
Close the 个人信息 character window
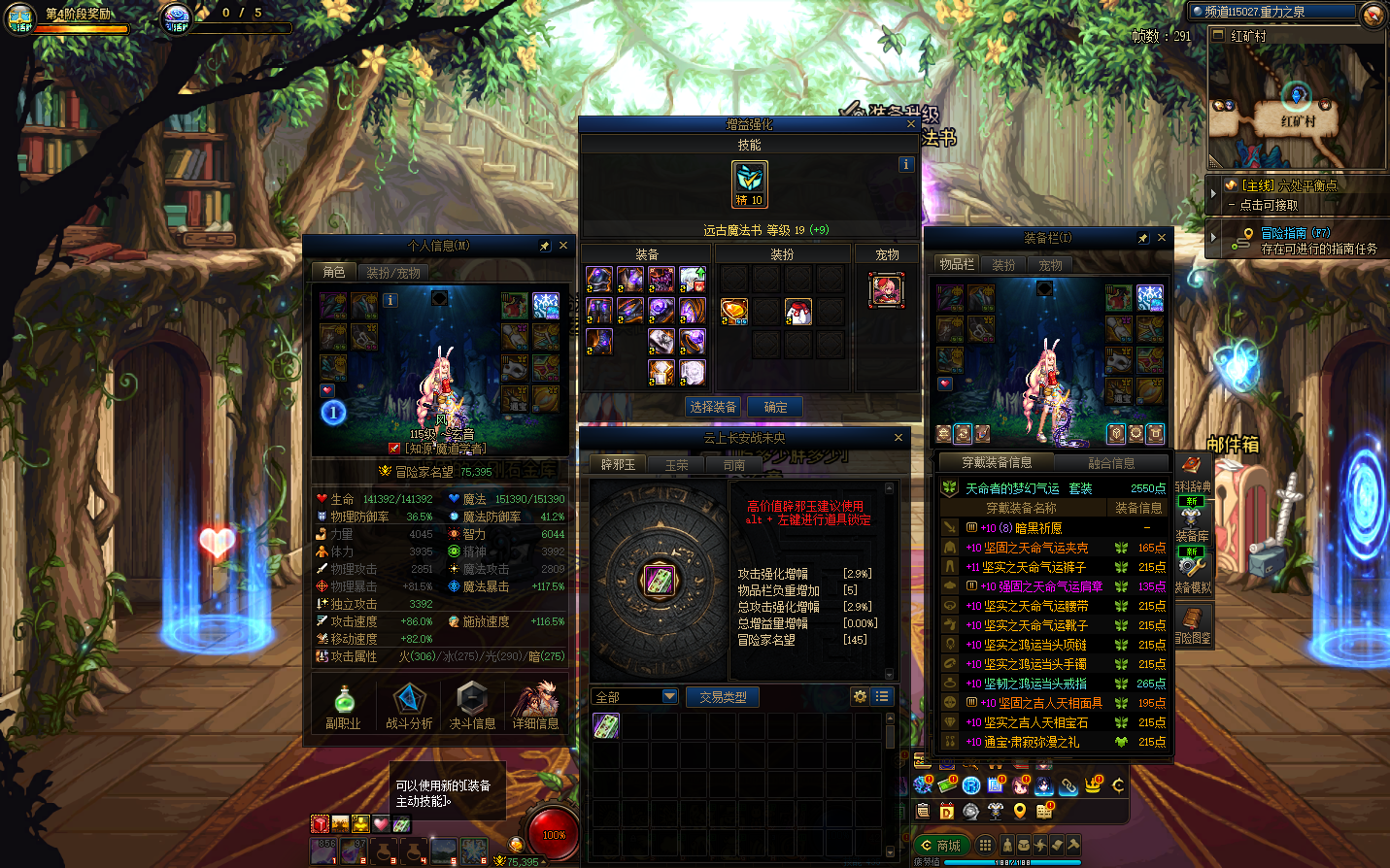point(562,246)
